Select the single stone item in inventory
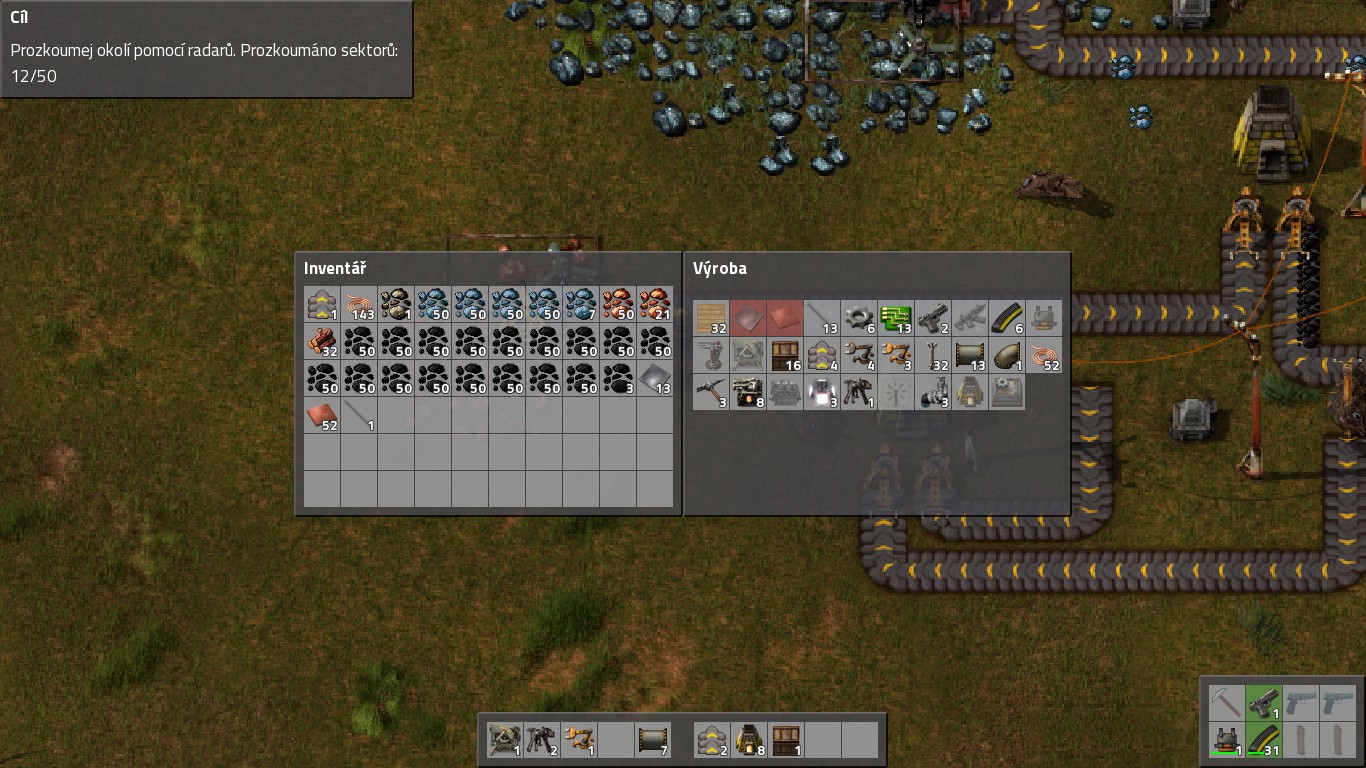The width and height of the screenshot is (1366, 768). 396,304
